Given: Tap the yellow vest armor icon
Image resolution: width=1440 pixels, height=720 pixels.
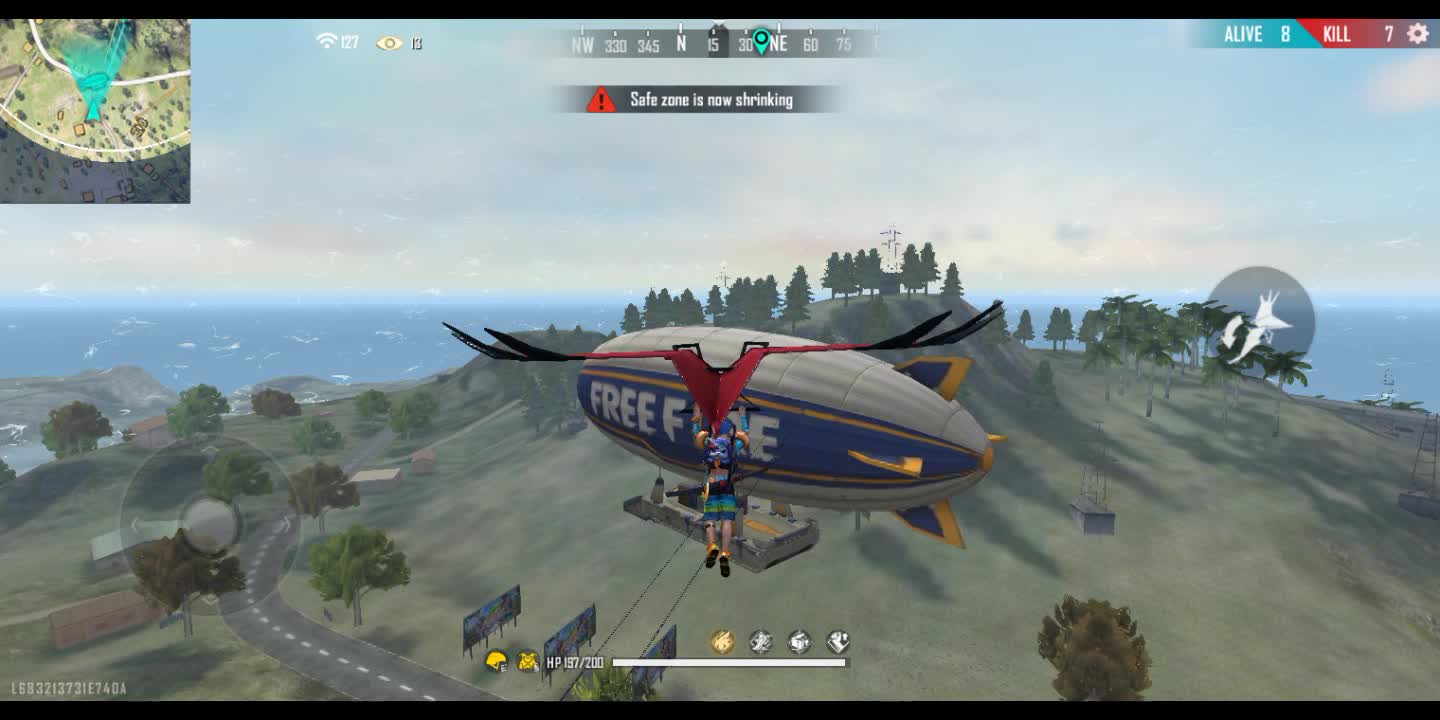Looking at the screenshot, I should click(528, 661).
